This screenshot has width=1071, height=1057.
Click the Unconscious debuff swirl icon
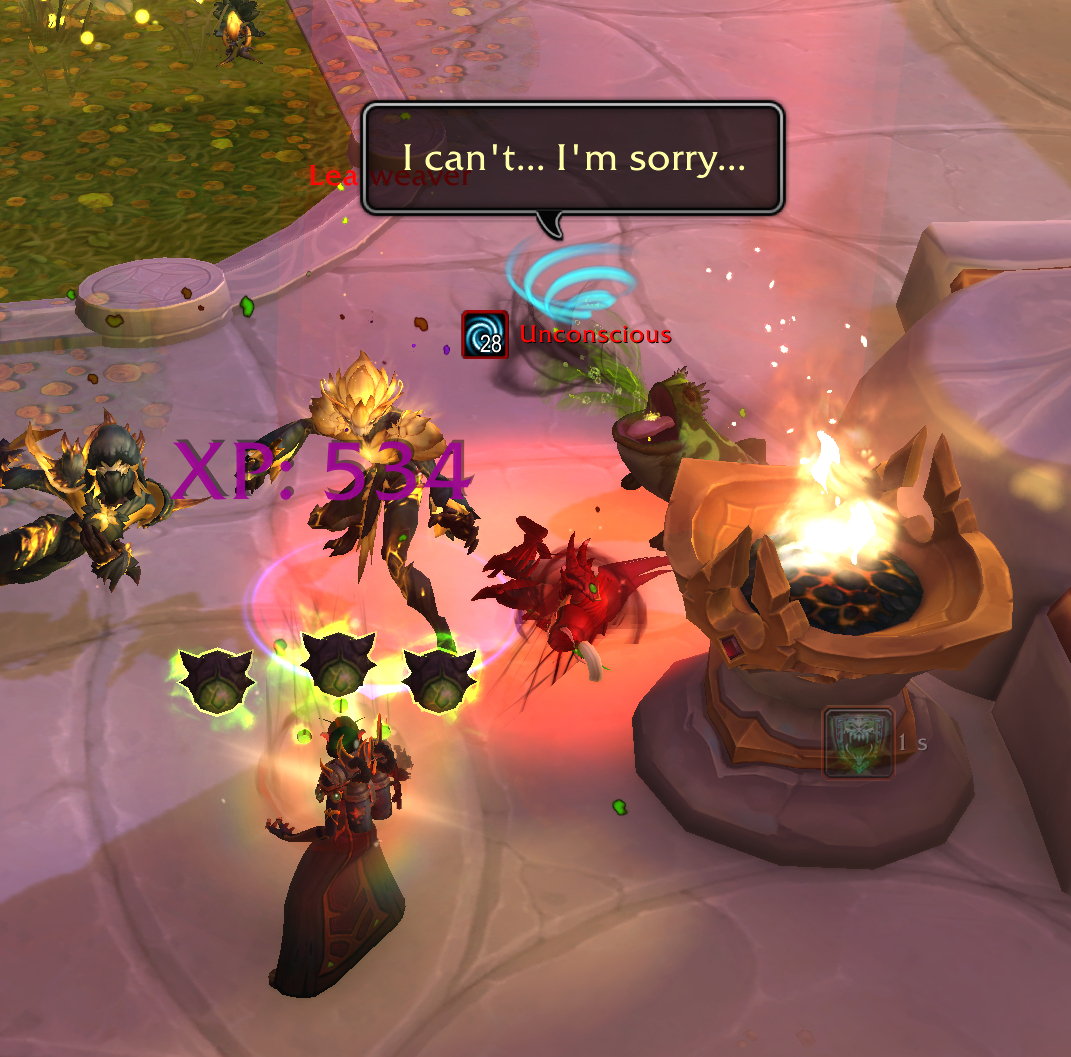(485, 334)
